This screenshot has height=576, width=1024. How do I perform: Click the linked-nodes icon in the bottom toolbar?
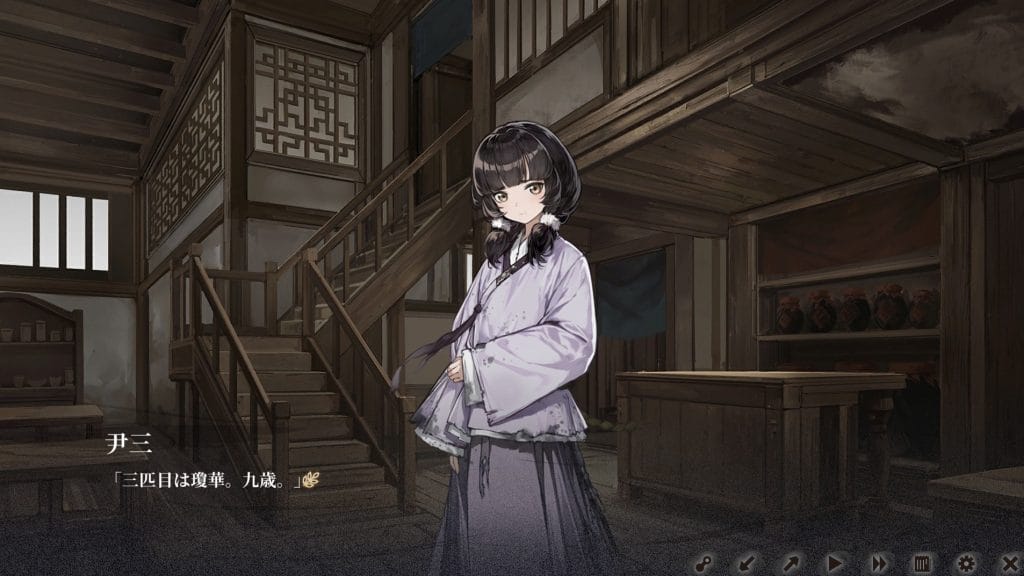pos(703,562)
